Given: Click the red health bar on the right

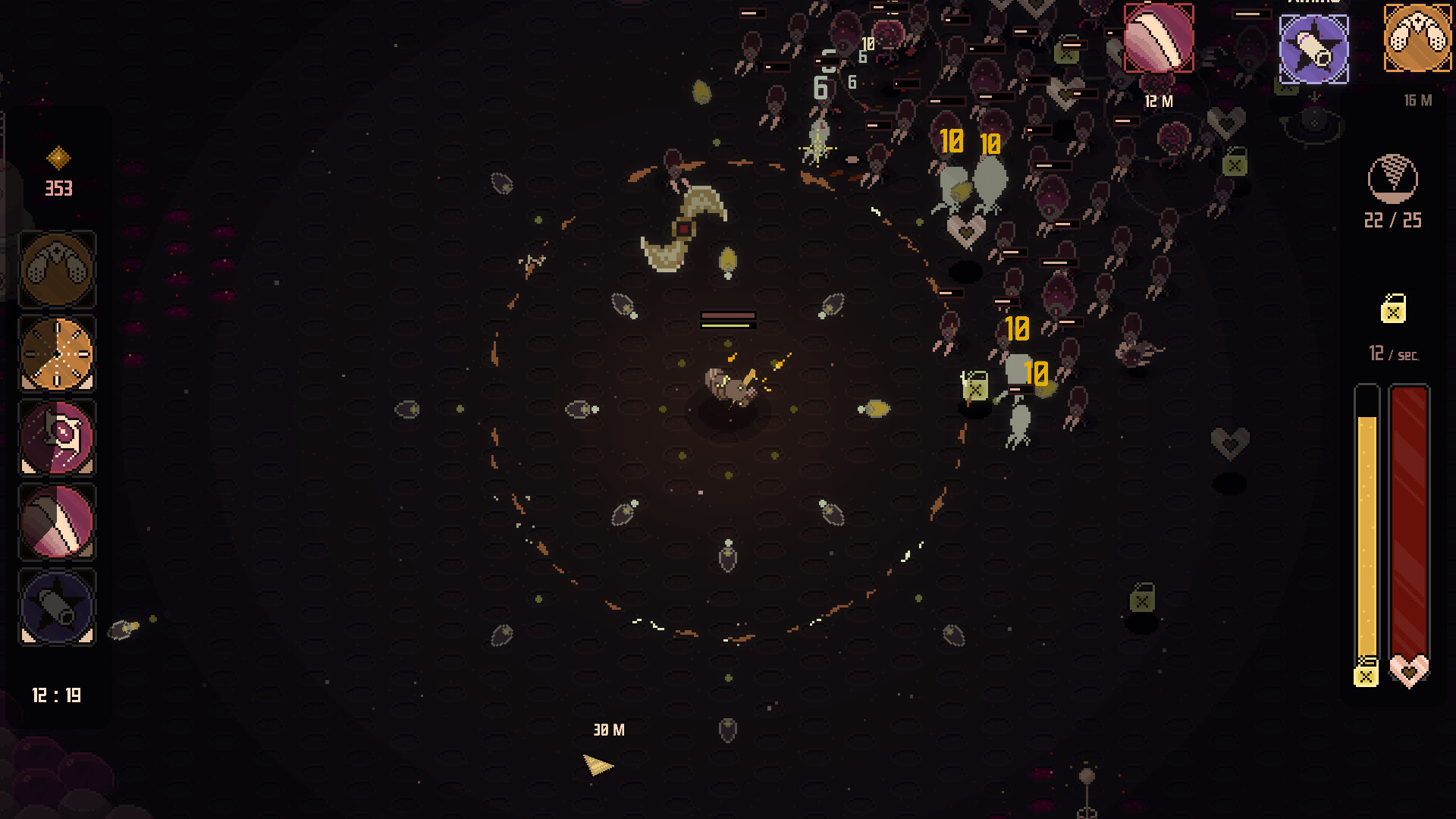Looking at the screenshot, I should 1410,531.
